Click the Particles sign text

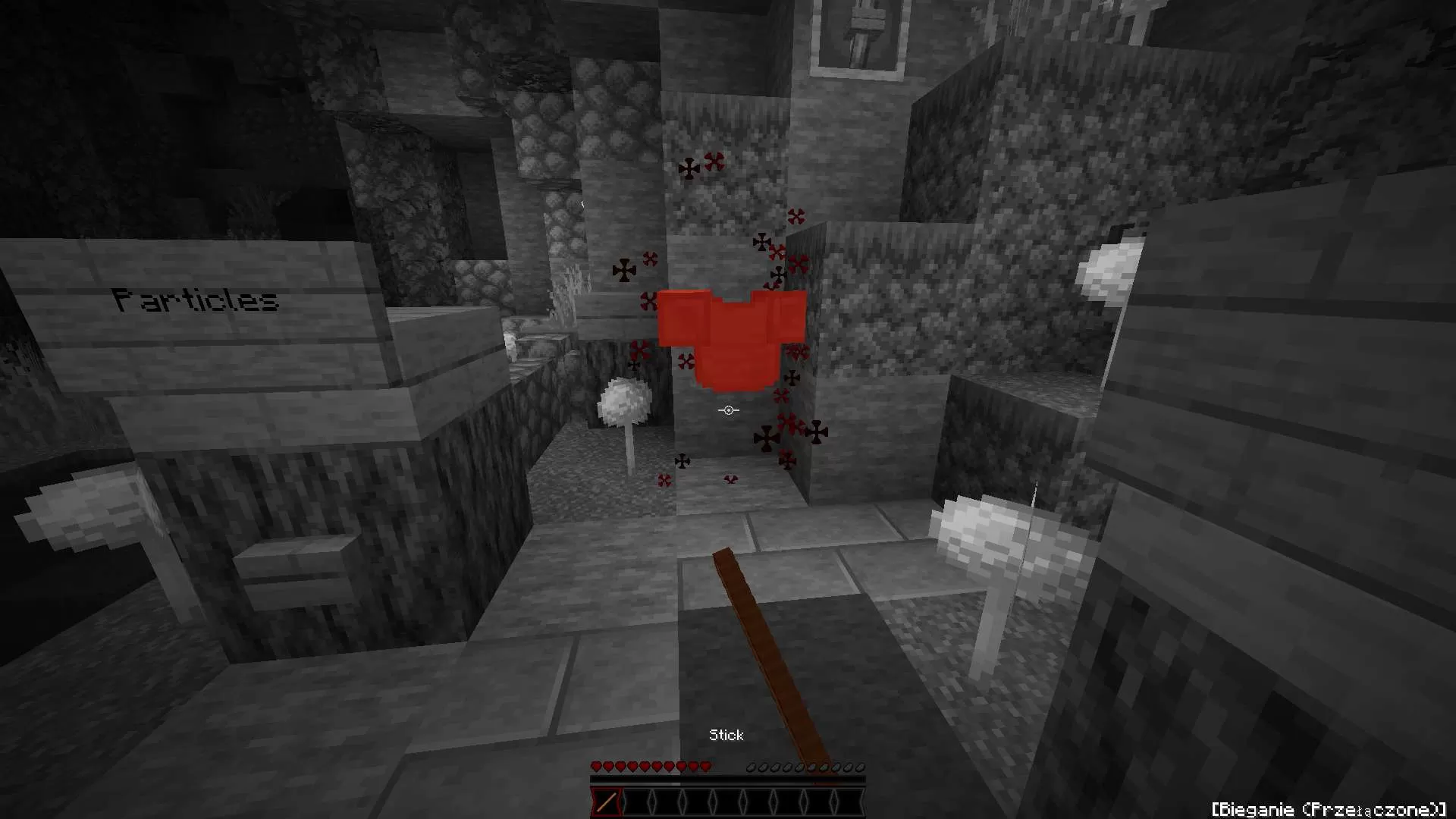196,299
